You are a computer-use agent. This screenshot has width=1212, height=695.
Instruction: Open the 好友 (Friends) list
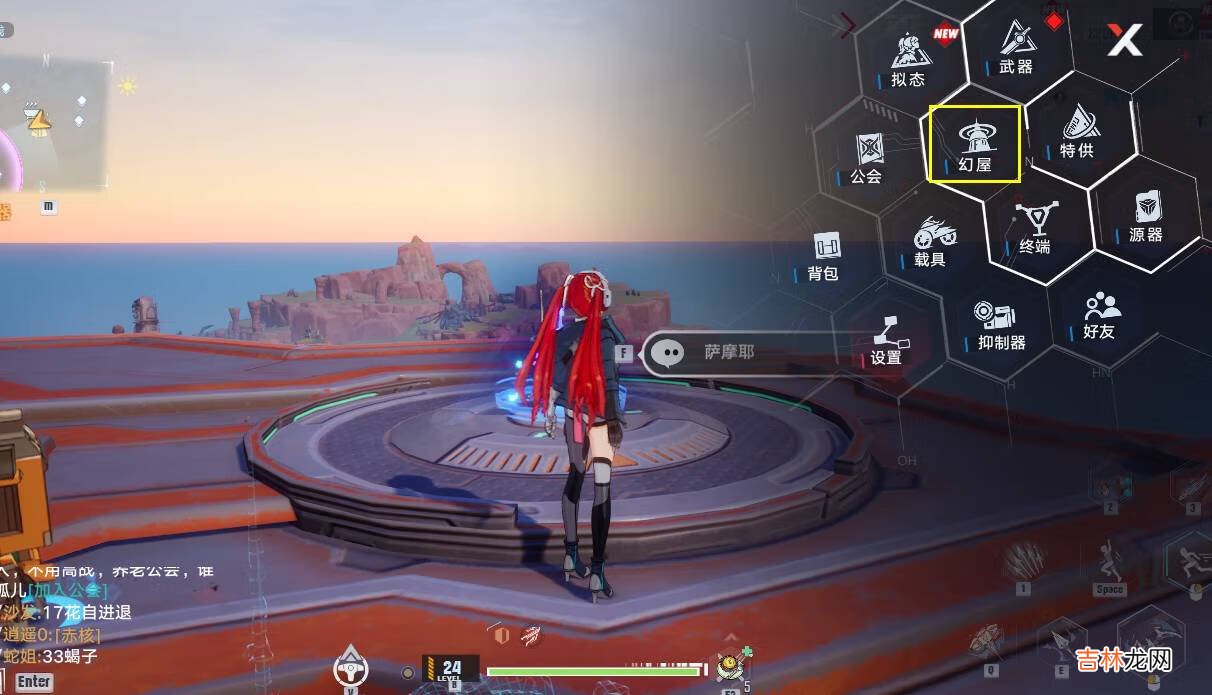tap(1100, 315)
